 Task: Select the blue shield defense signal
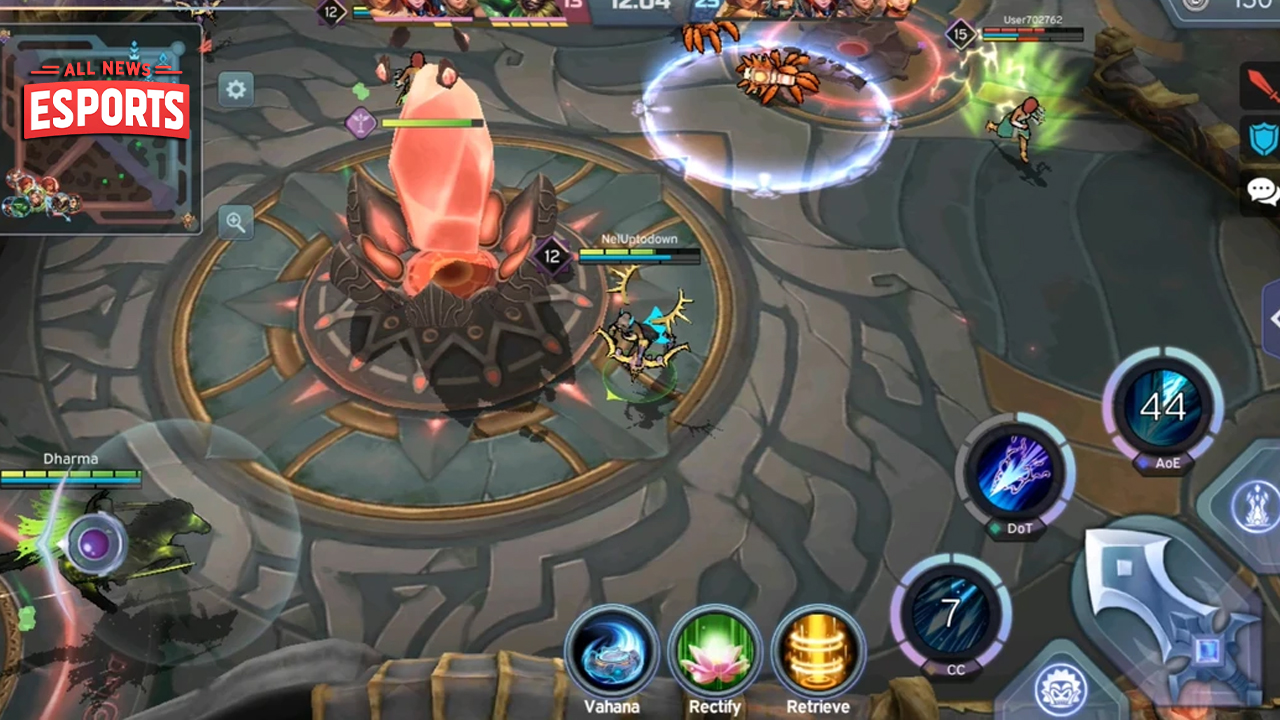(1262, 138)
